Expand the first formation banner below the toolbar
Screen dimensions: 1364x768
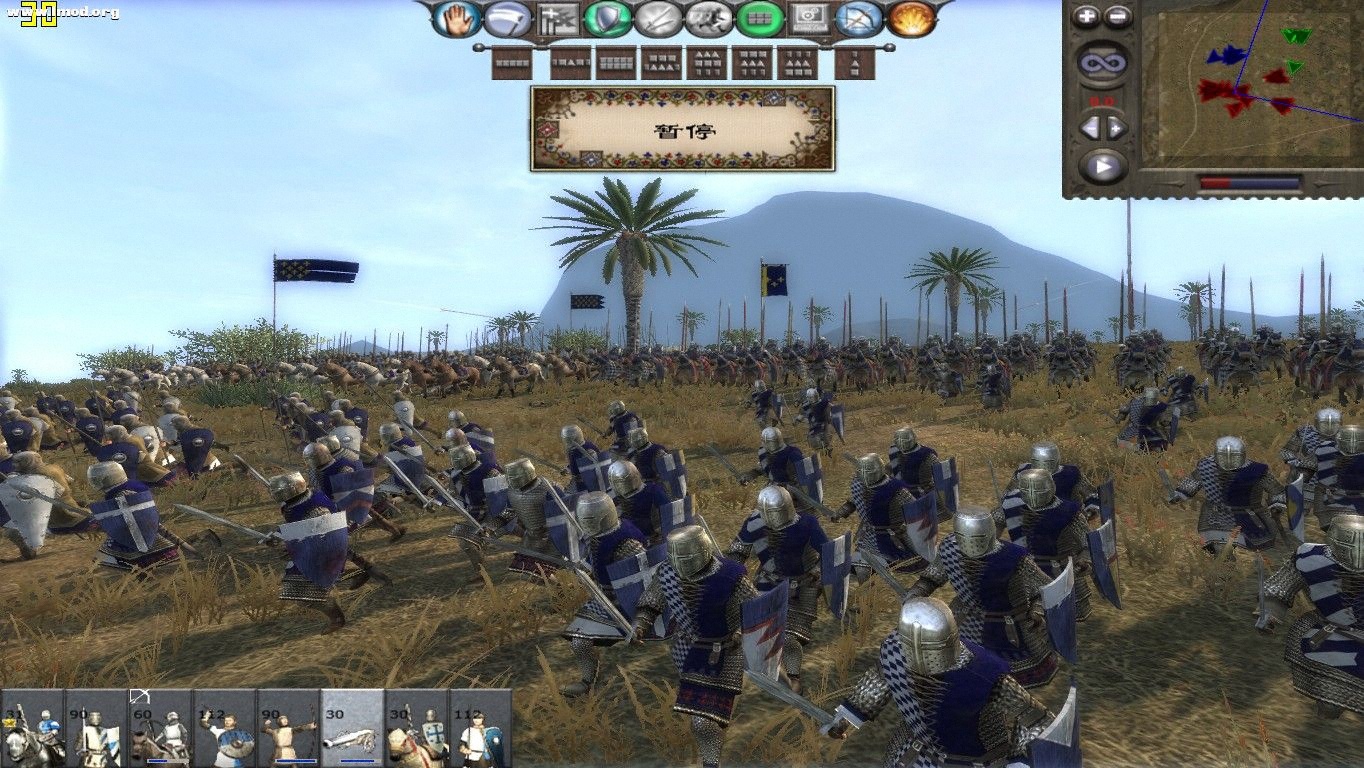[x=511, y=62]
